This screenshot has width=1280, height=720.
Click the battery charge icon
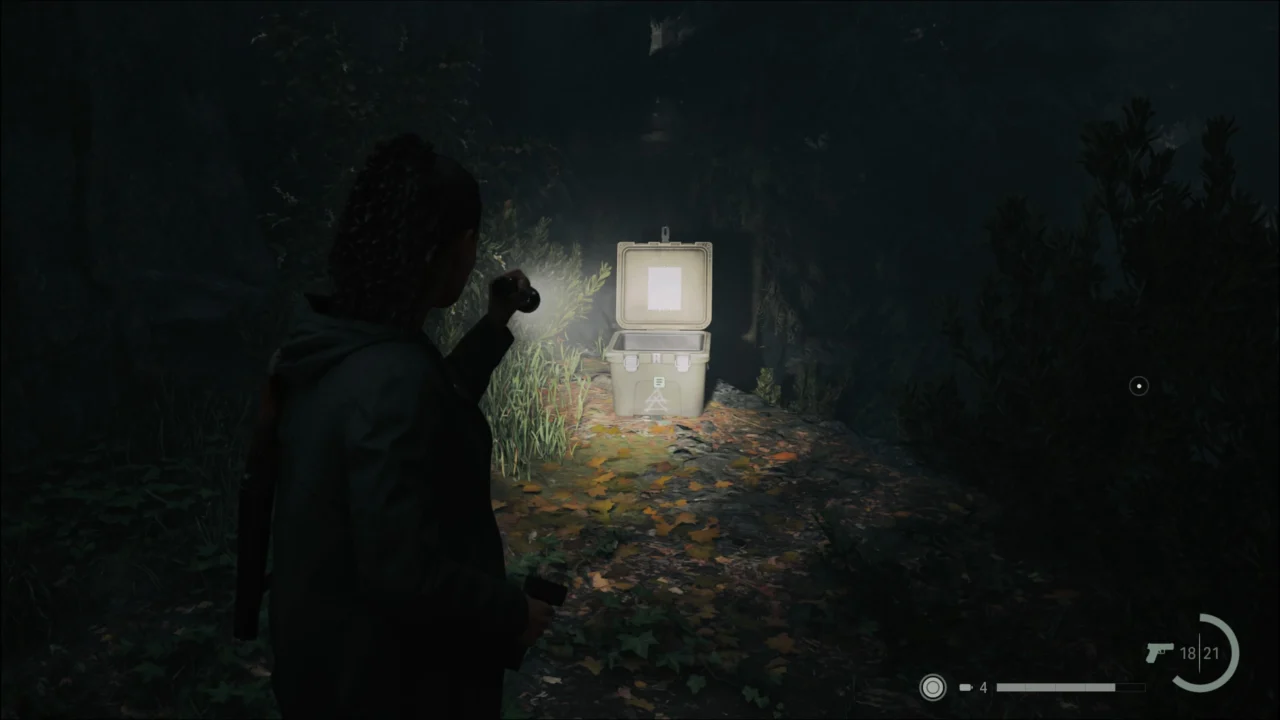click(x=966, y=687)
